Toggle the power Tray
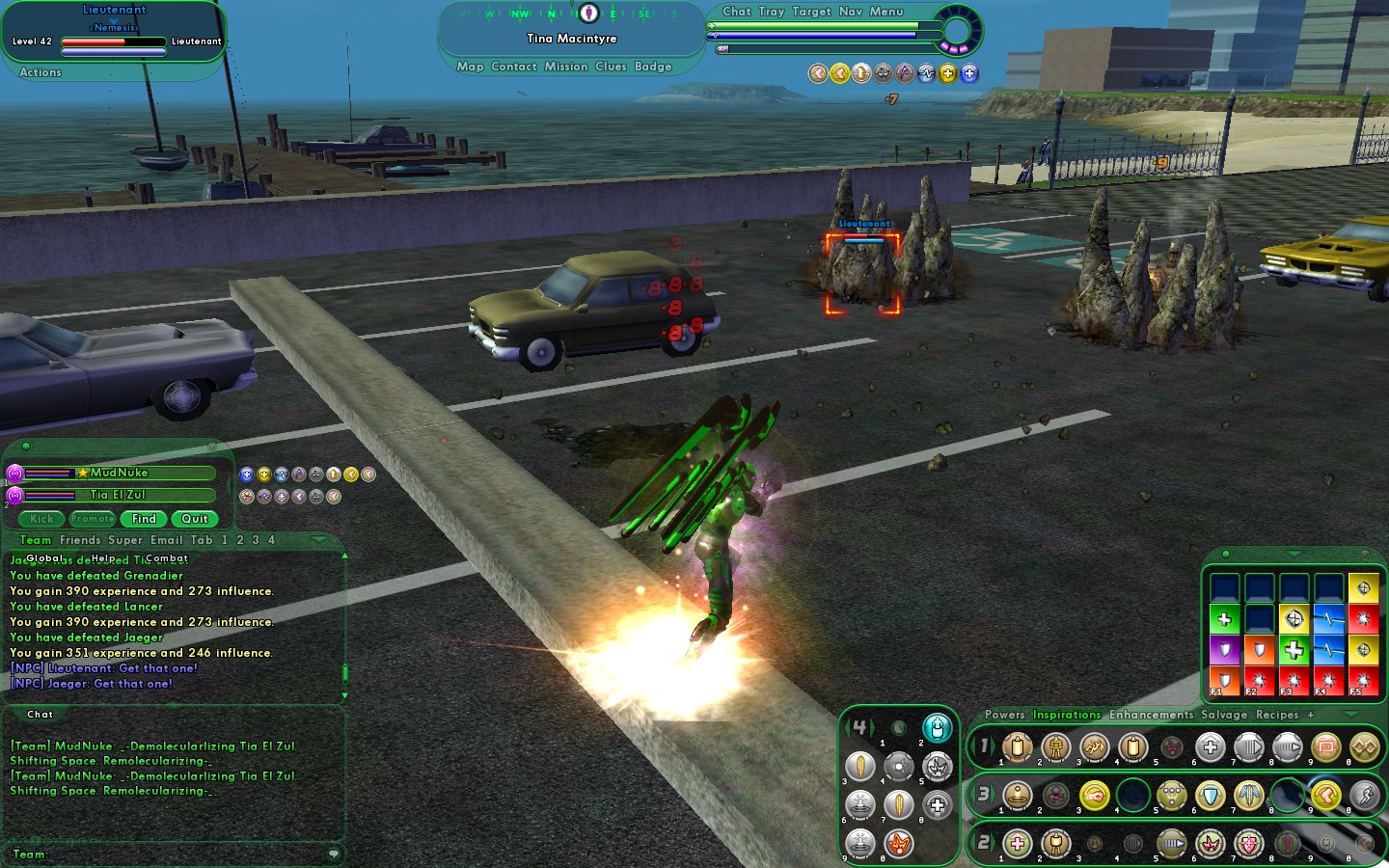 (x=771, y=12)
